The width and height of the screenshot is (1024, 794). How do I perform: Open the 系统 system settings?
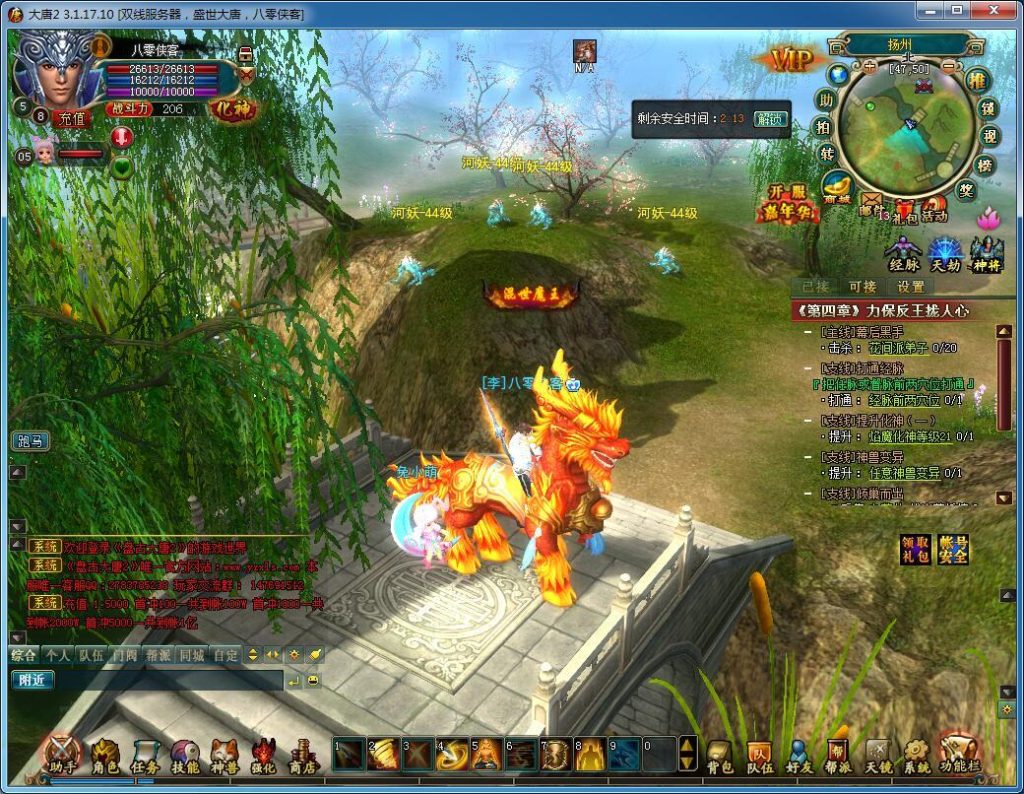pos(917,757)
